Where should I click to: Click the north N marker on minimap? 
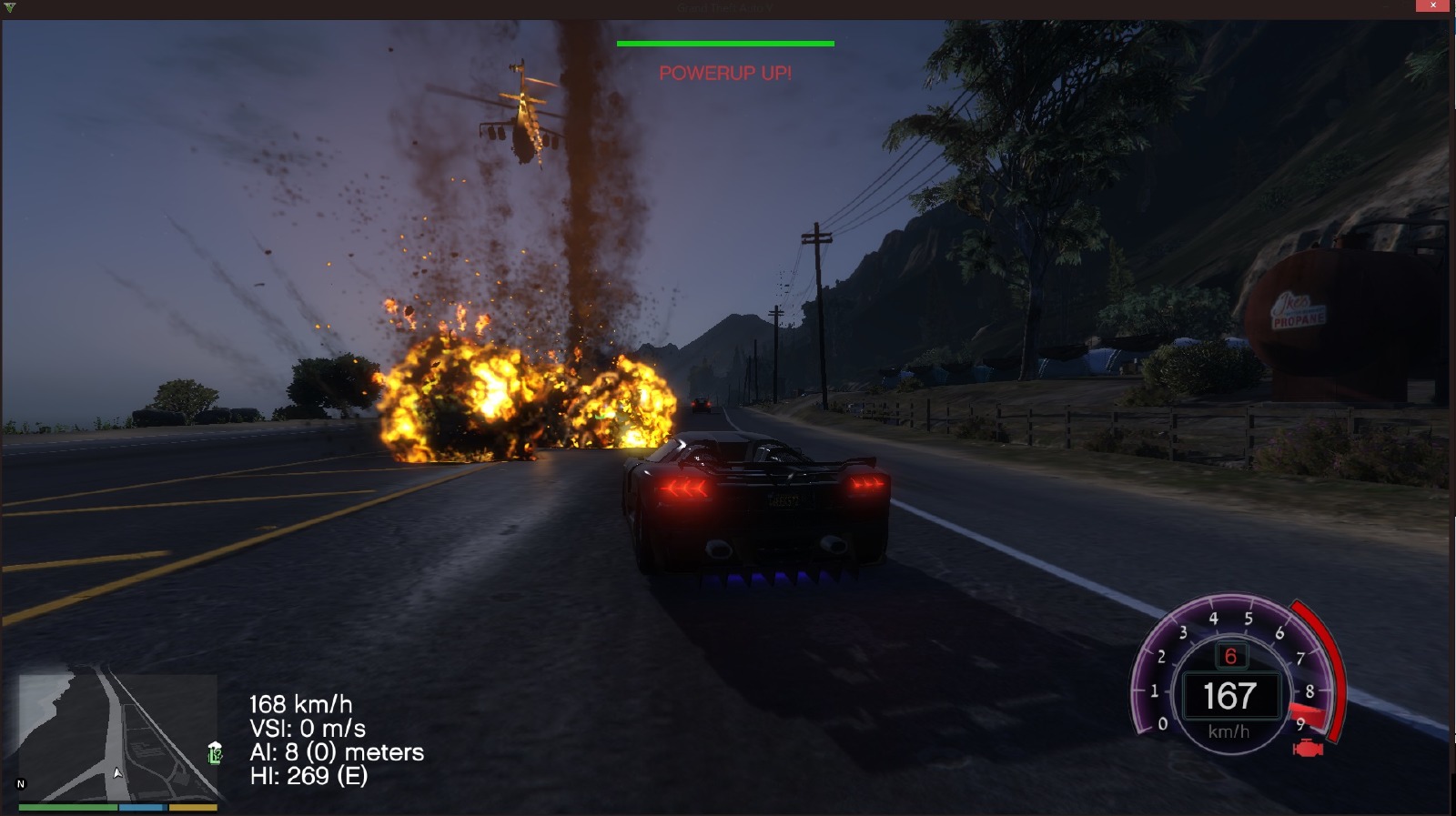(x=21, y=783)
